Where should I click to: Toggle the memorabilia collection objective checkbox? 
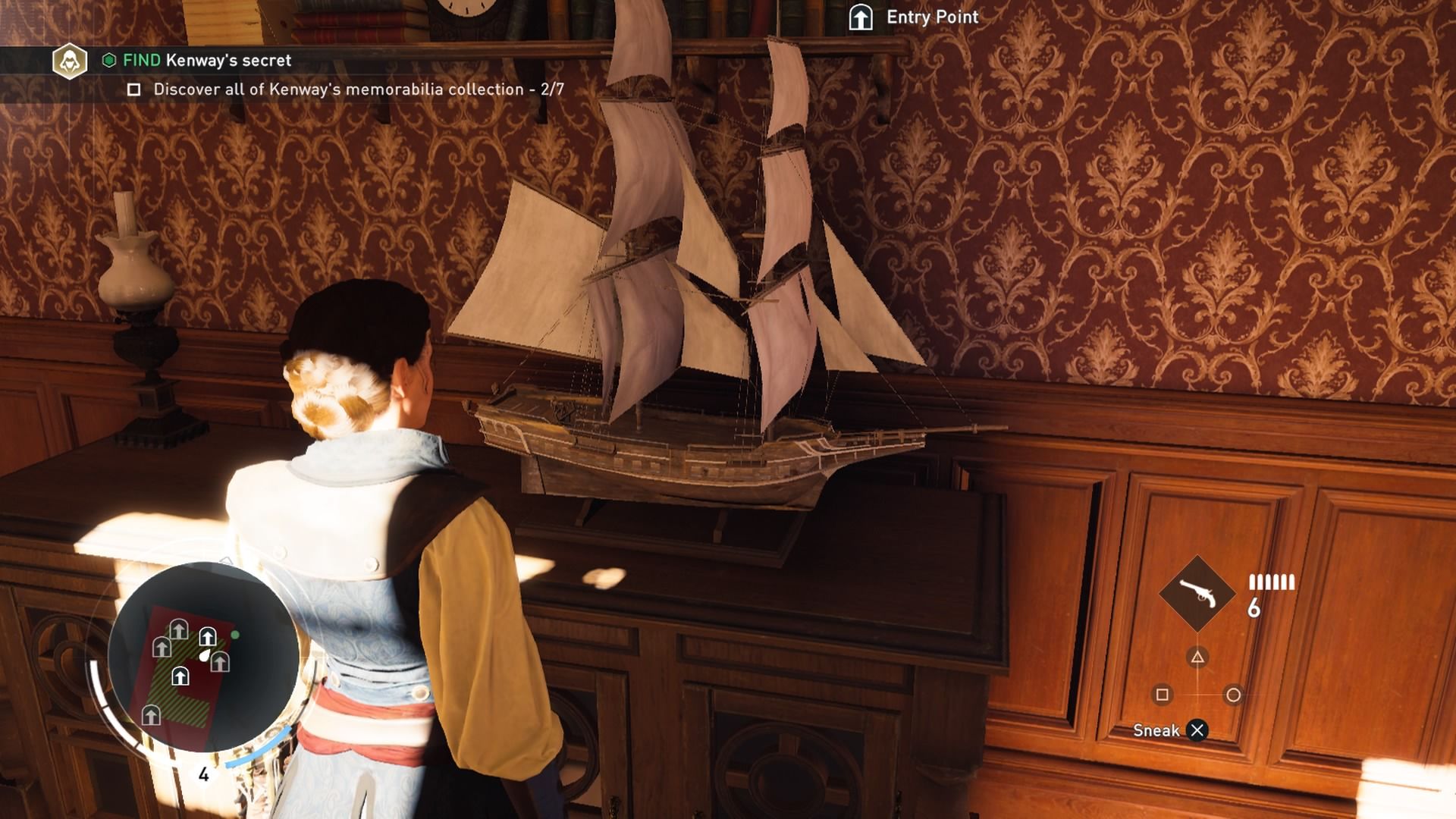point(134,89)
